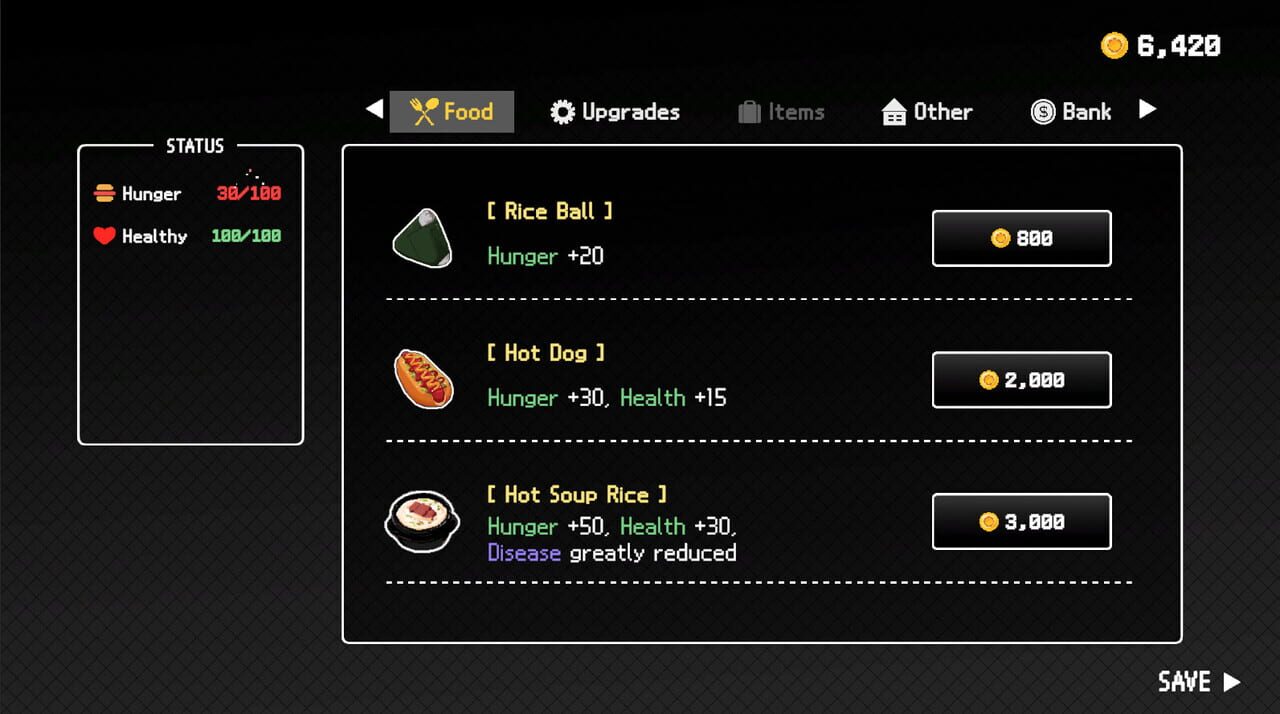
Task: Switch to the Food tab
Action: click(452, 112)
